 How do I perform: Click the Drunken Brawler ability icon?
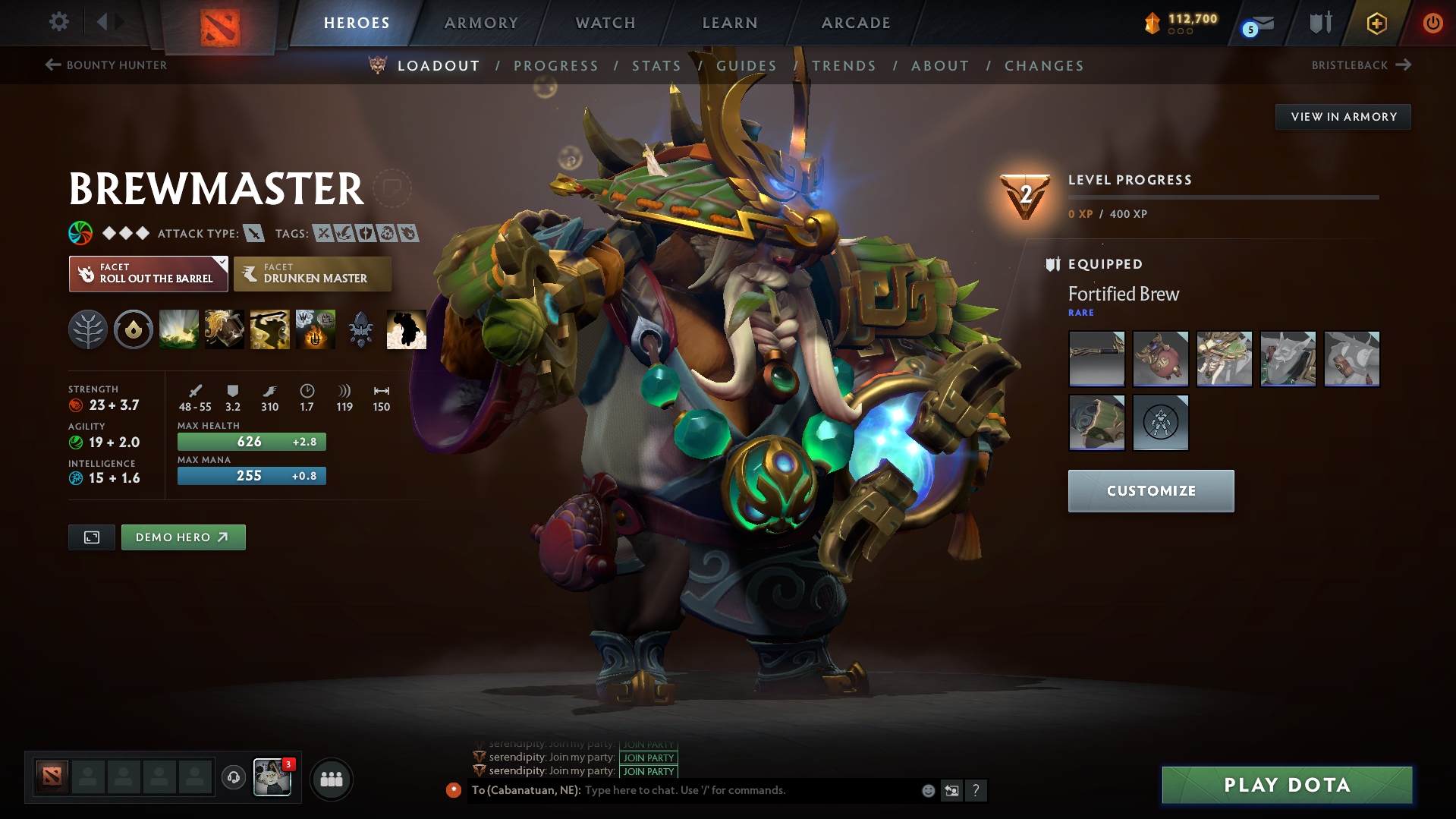269,329
